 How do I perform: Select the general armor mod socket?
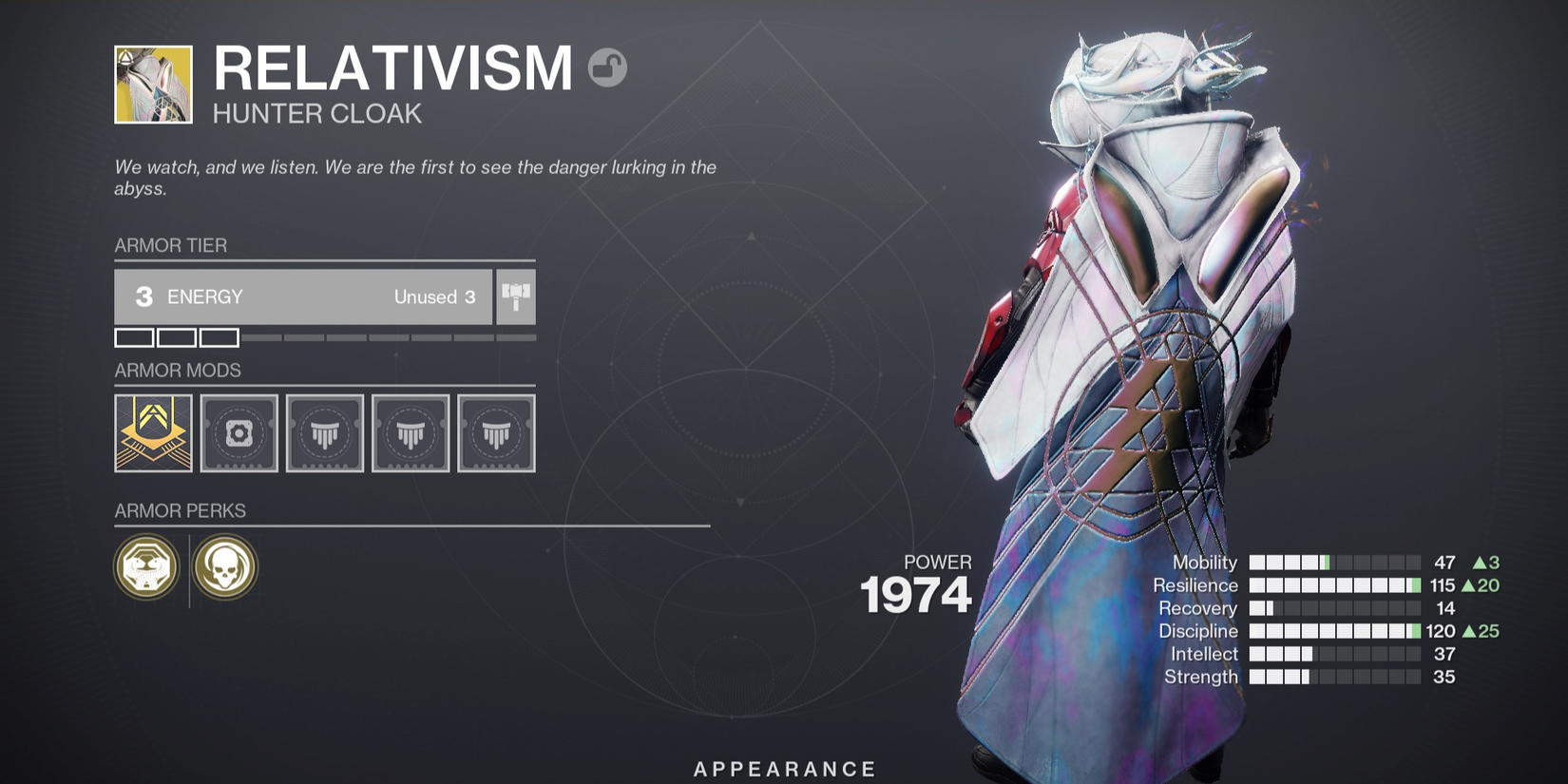pos(239,433)
